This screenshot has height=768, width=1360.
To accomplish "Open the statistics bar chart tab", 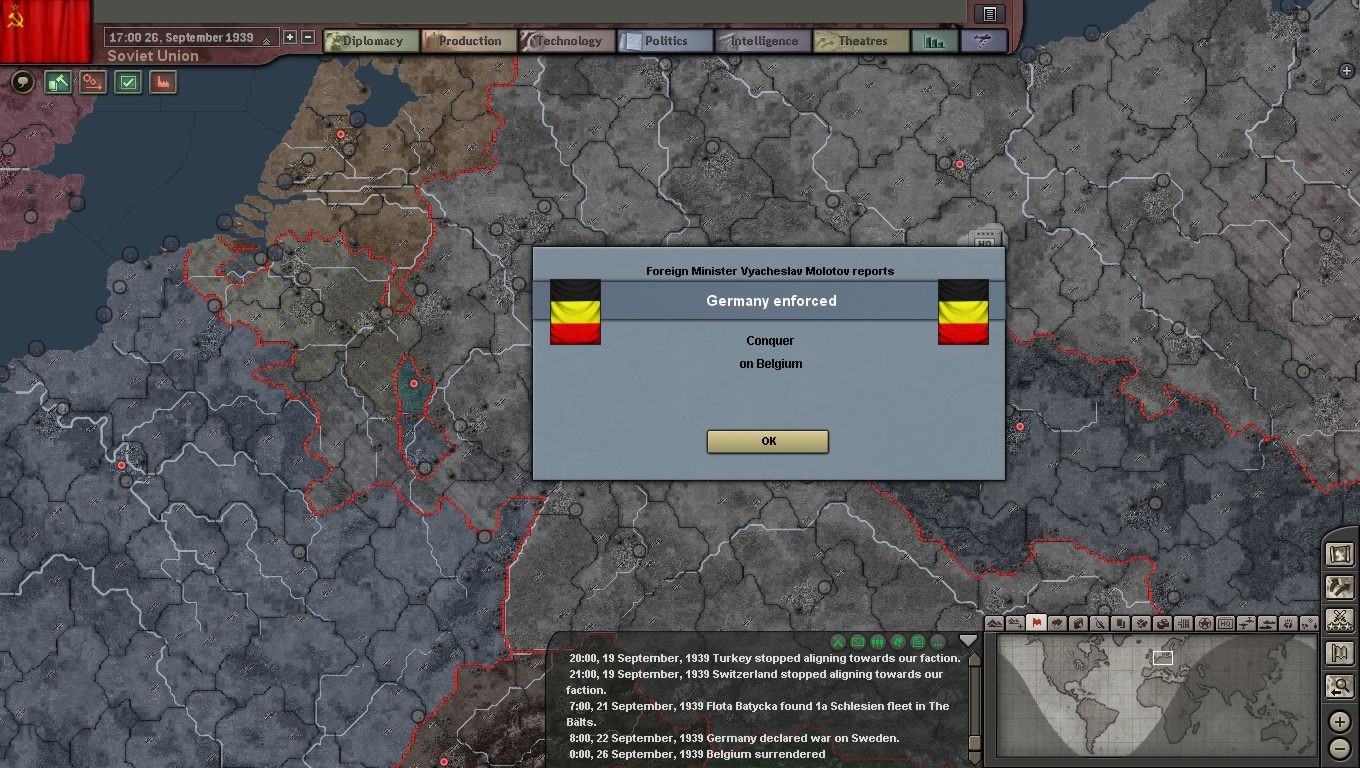I will (934, 41).
